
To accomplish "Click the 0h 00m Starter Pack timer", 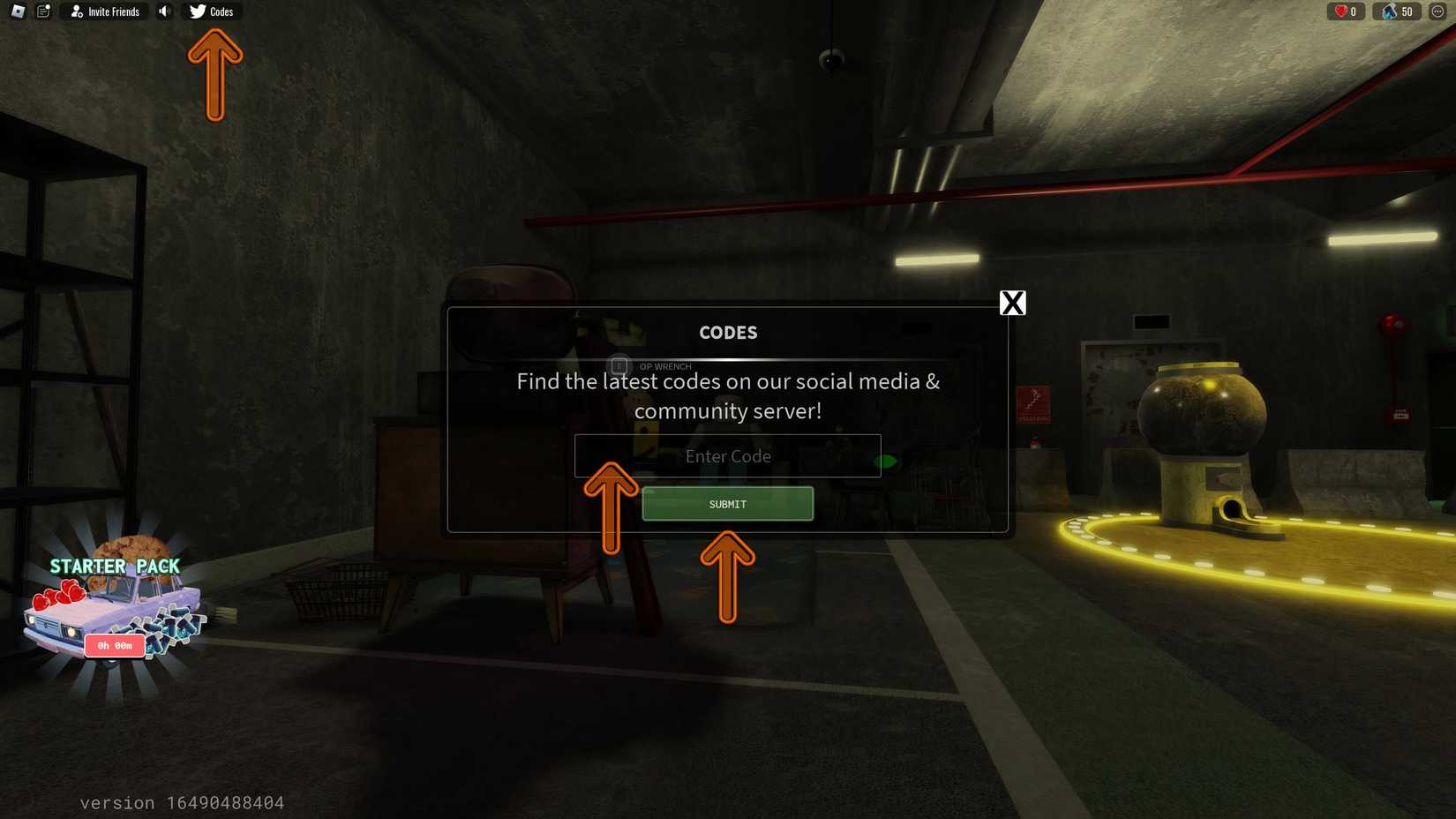I will [x=114, y=645].
